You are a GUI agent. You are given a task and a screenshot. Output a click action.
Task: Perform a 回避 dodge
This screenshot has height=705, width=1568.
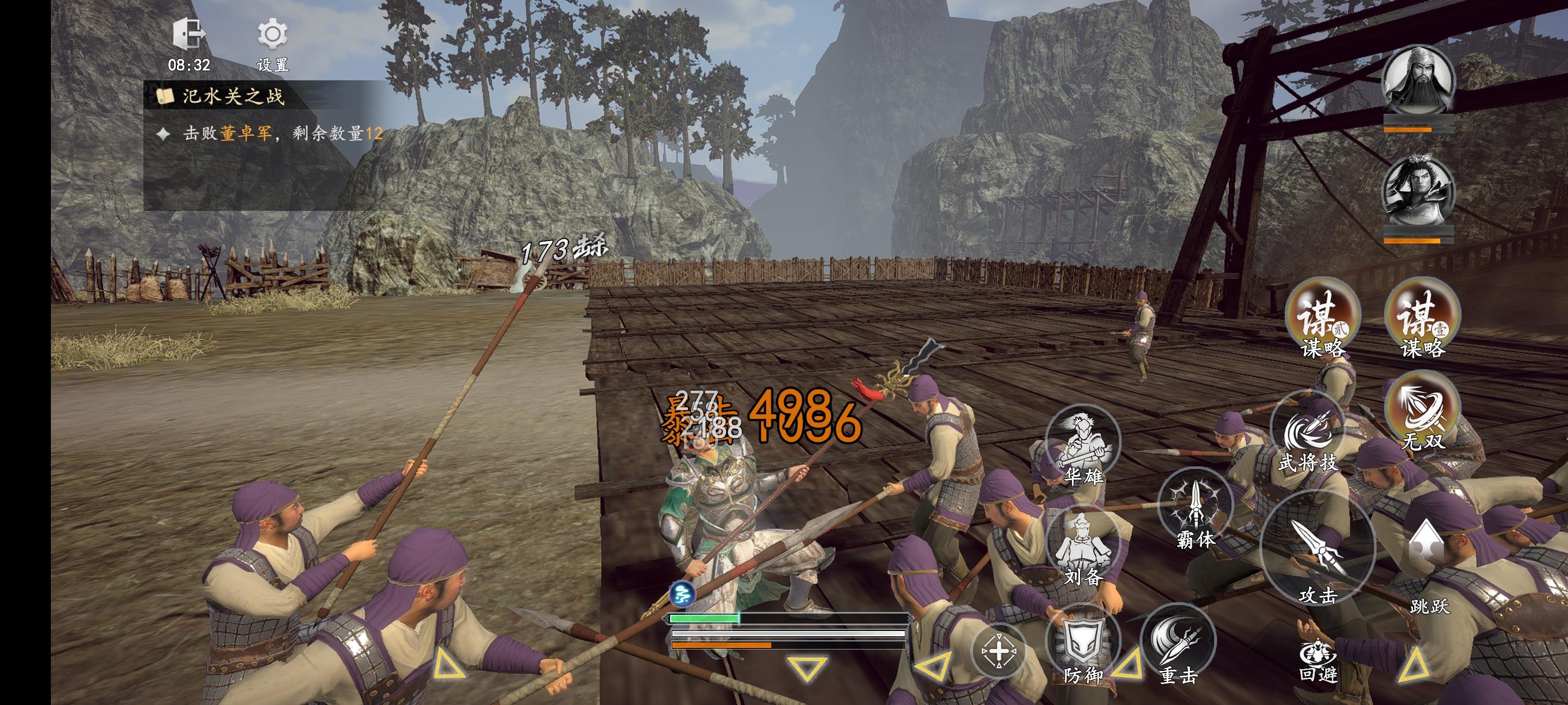tap(1318, 660)
